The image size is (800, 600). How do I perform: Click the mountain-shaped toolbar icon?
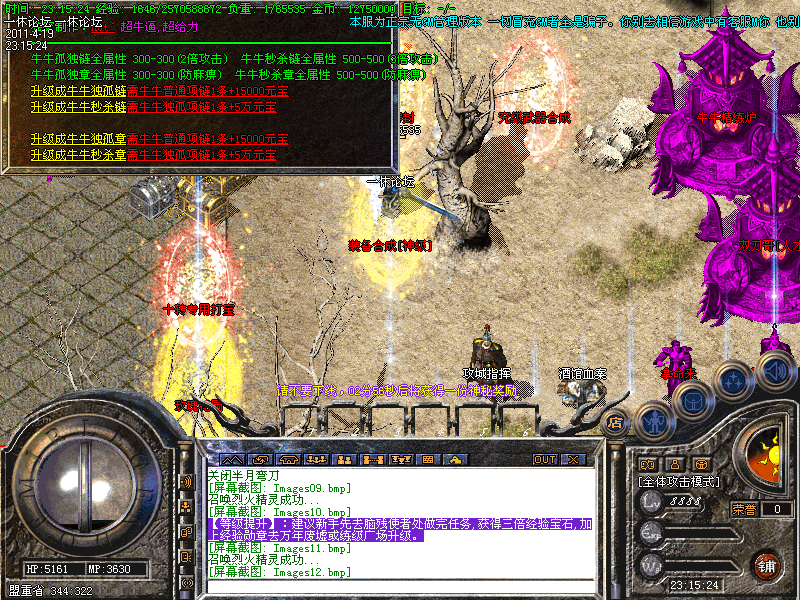pos(231,460)
